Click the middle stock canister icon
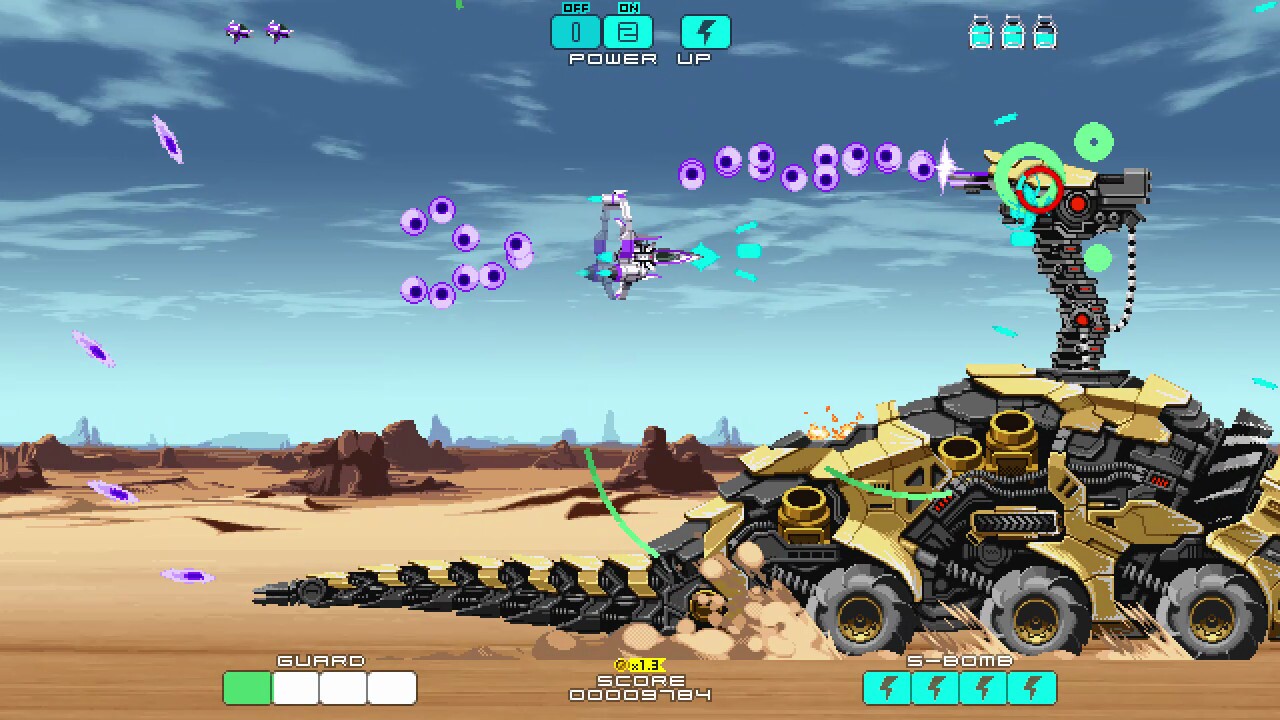Screen dimensions: 1280x720 coord(1010,33)
